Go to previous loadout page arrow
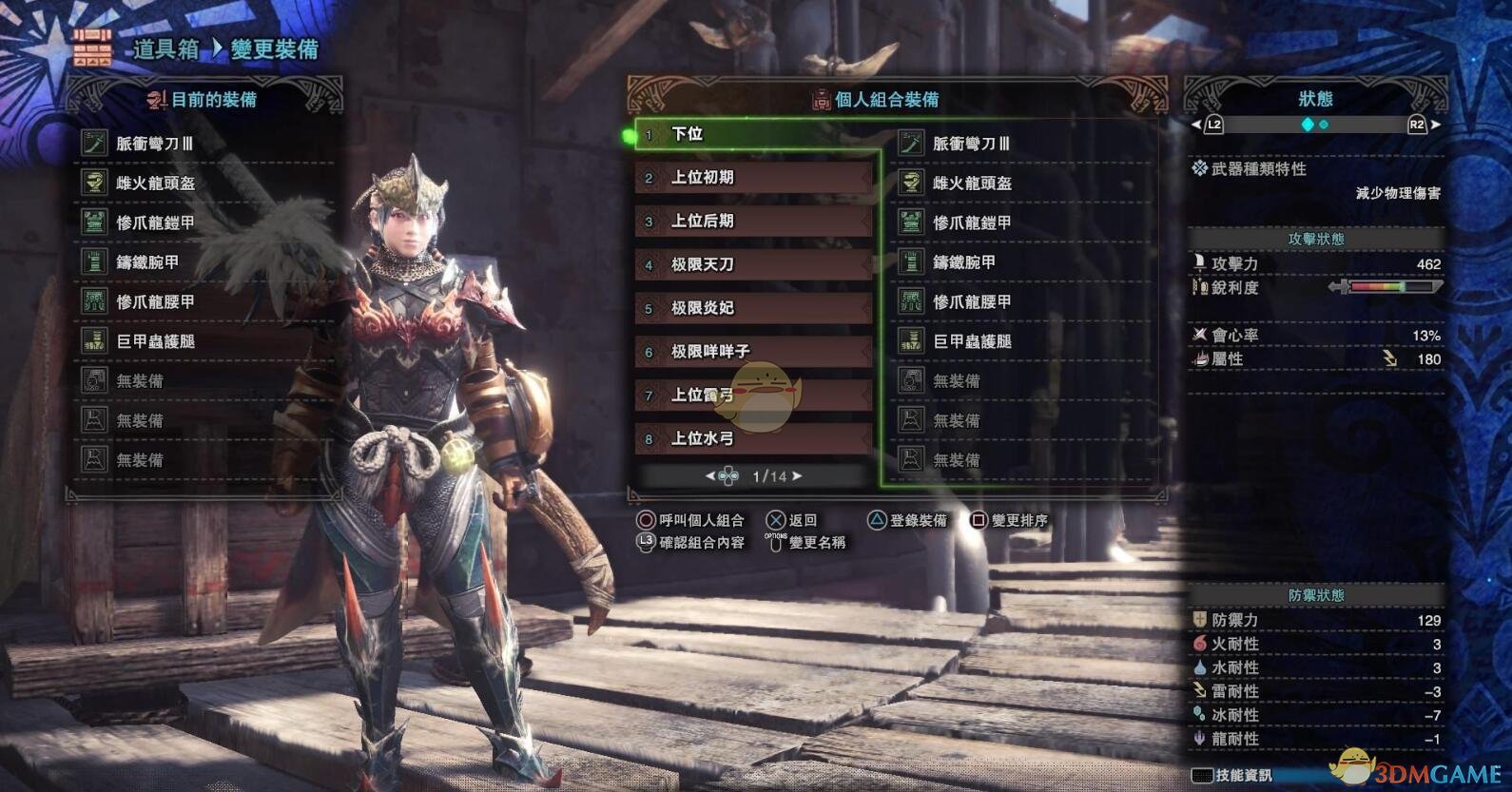The width and height of the screenshot is (1512, 792). 710,476
